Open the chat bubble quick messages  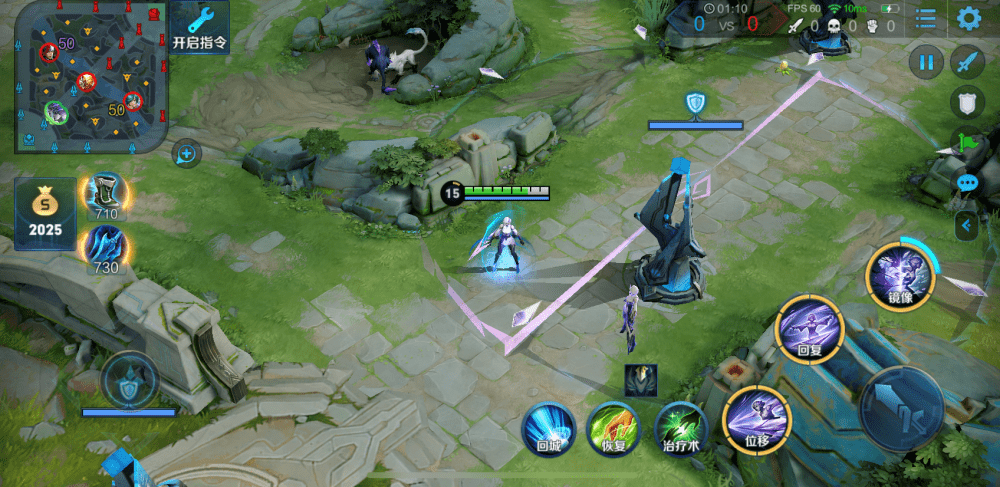967,183
